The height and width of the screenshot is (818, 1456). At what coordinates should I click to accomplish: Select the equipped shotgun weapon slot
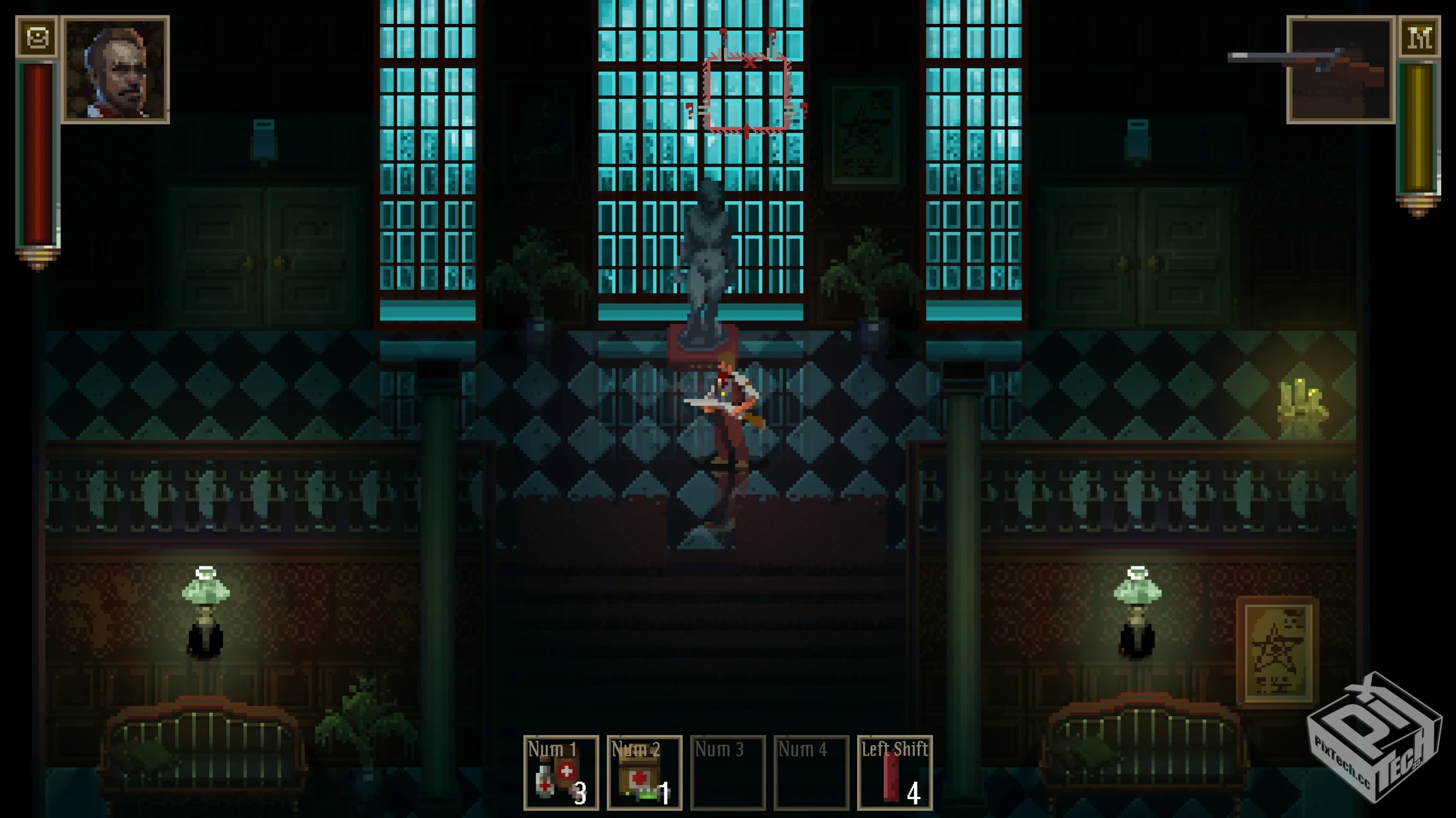click(x=1340, y=70)
